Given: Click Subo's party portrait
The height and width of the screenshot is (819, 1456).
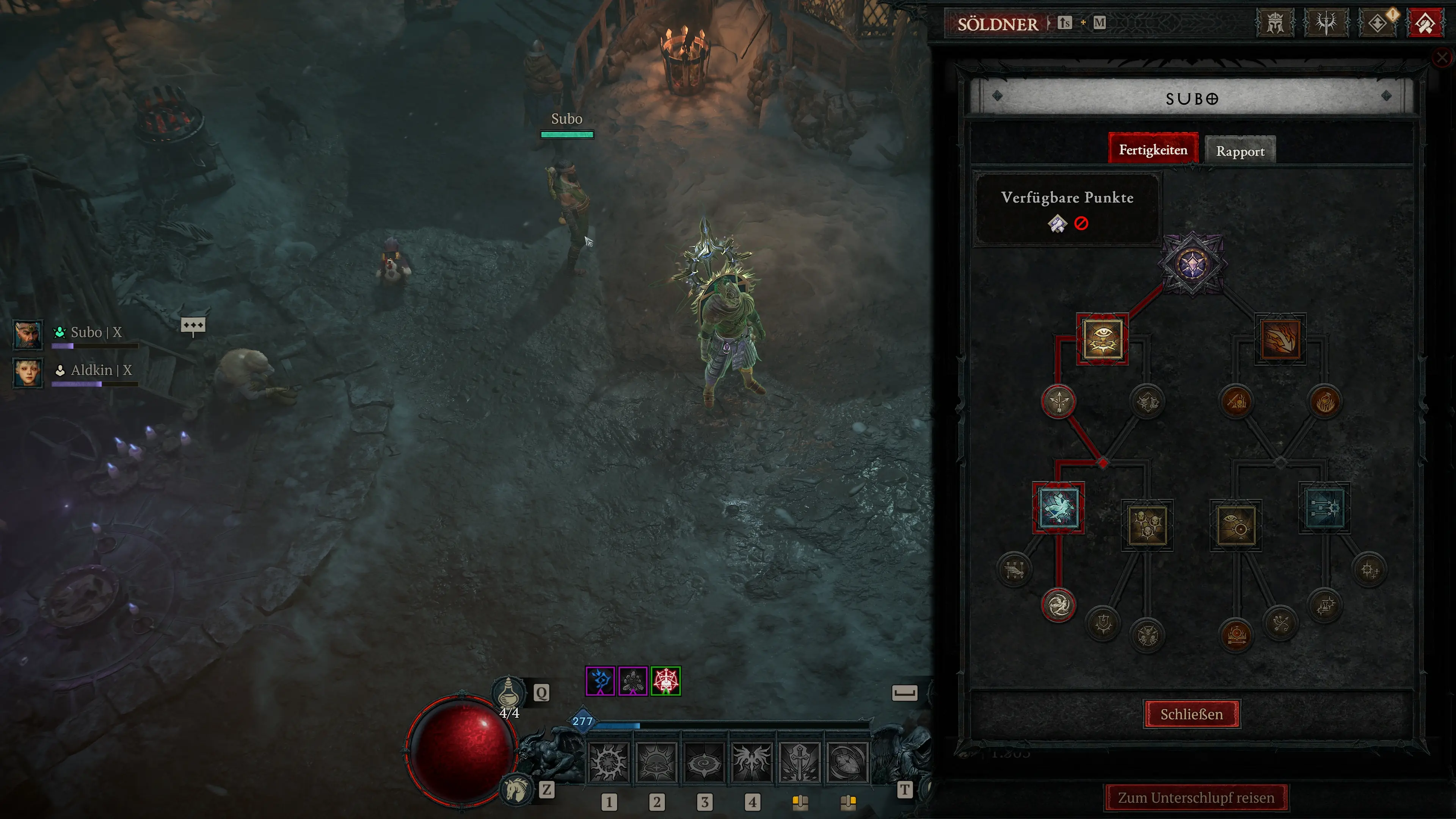Looking at the screenshot, I should click(28, 334).
